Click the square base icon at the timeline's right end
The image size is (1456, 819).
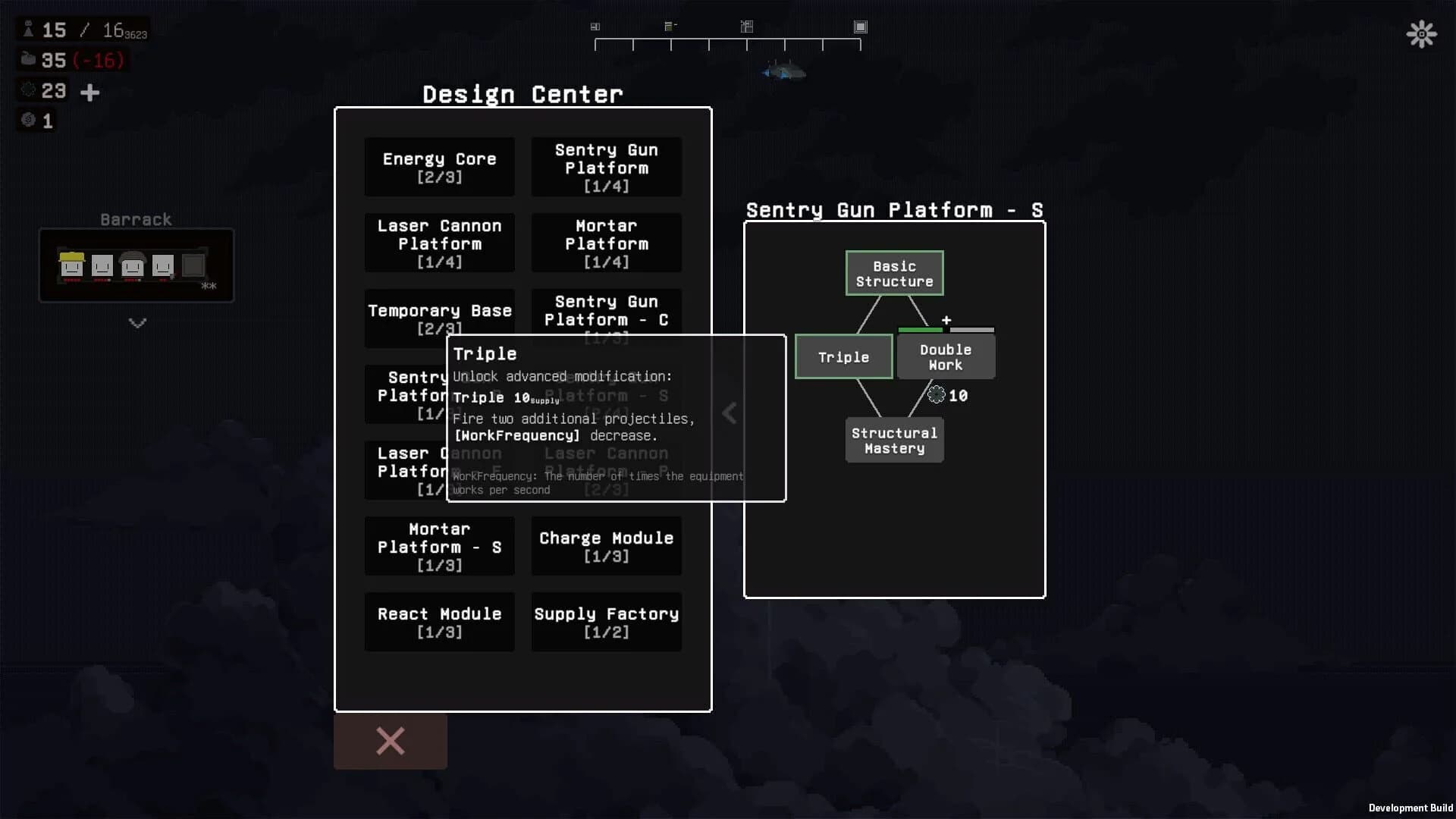(861, 26)
